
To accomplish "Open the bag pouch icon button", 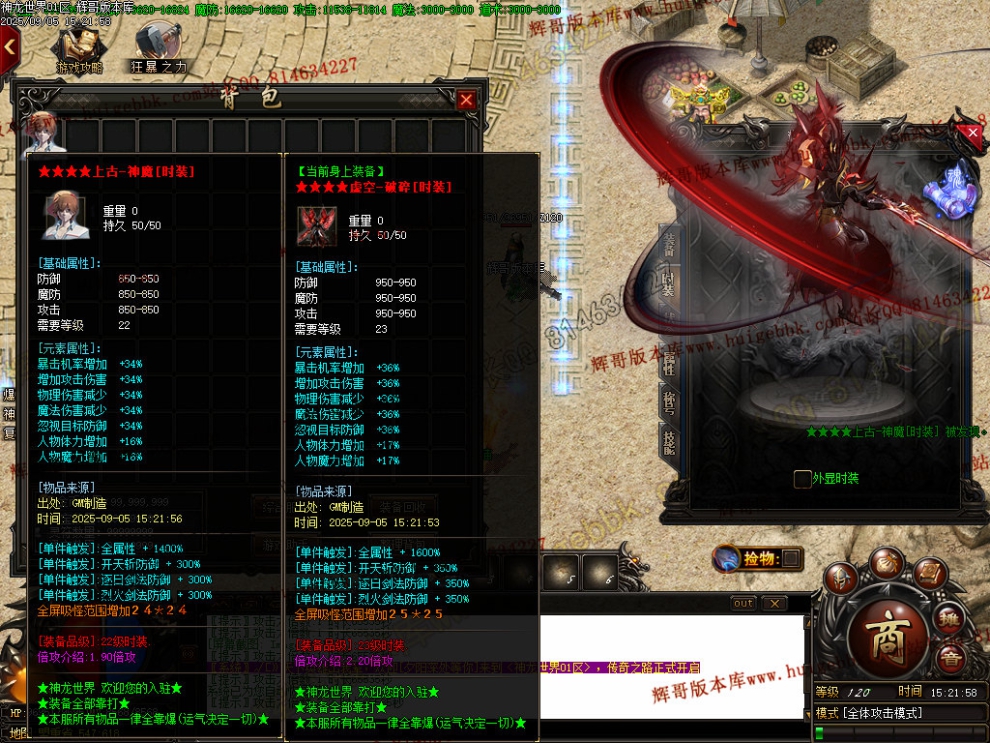I will click(886, 563).
